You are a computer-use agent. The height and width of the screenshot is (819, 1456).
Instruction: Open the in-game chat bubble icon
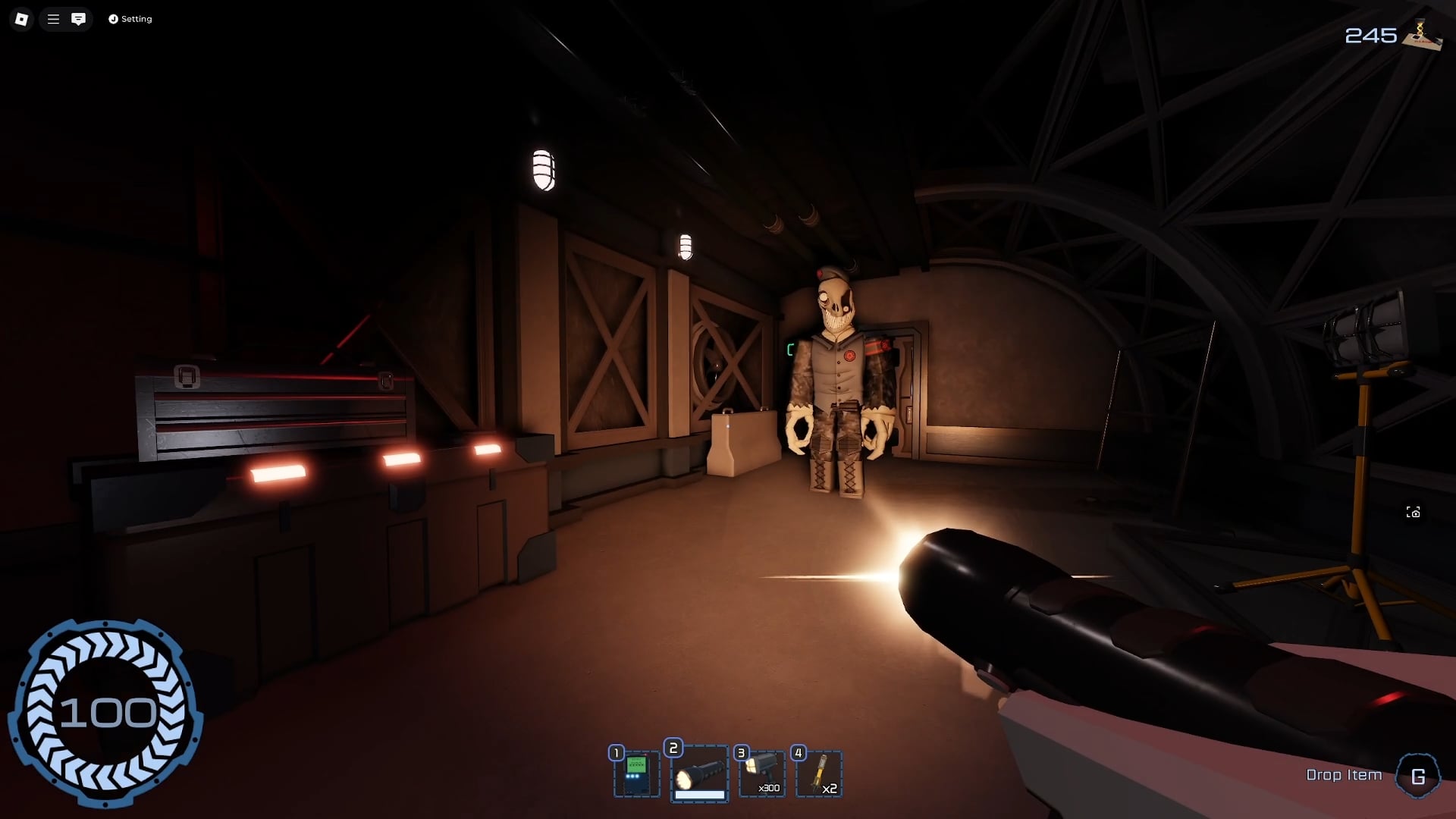pyautogui.click(x=79, y=19)
